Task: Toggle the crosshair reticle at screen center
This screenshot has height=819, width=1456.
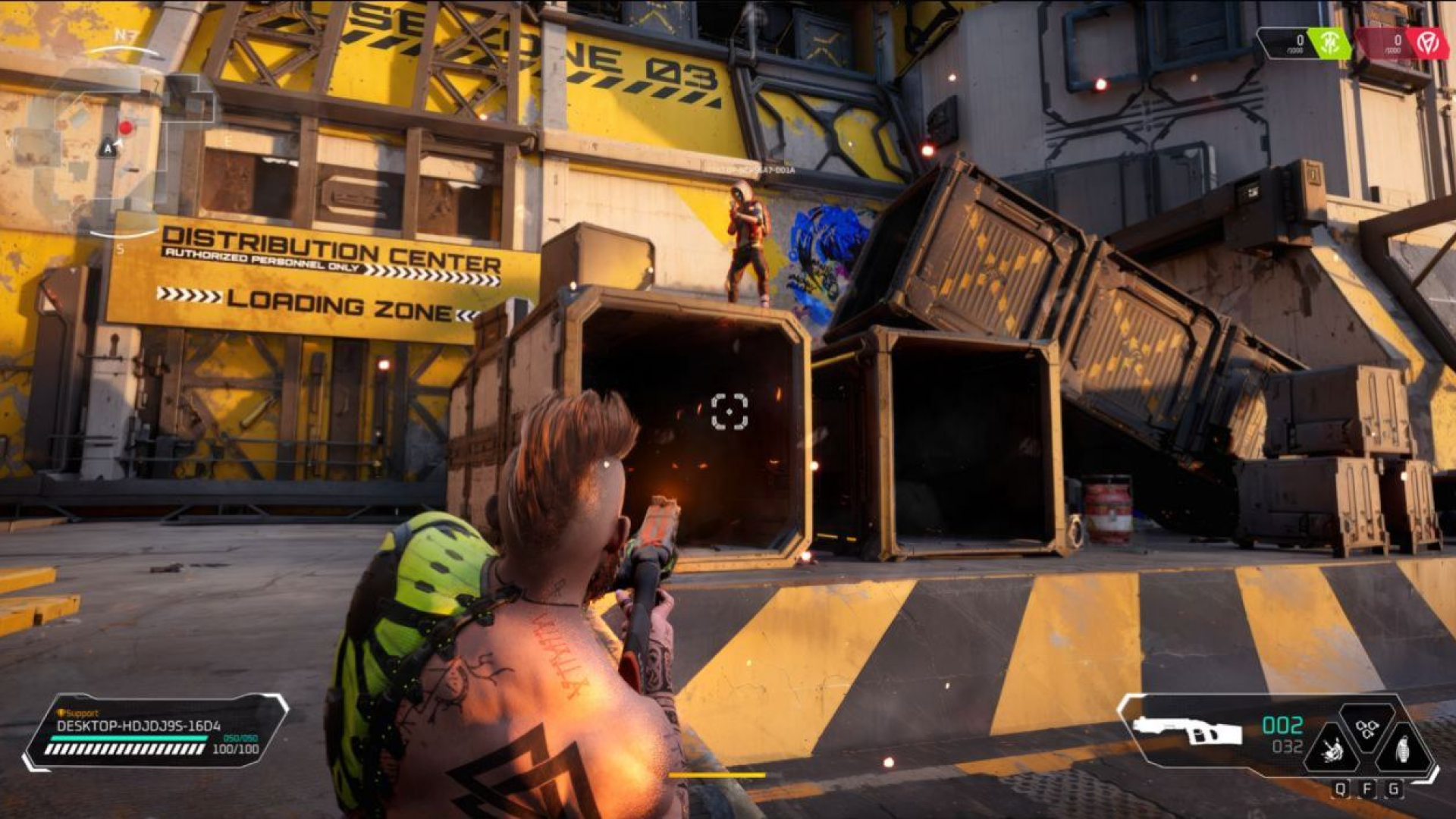Action: click(x=730, y=413)
